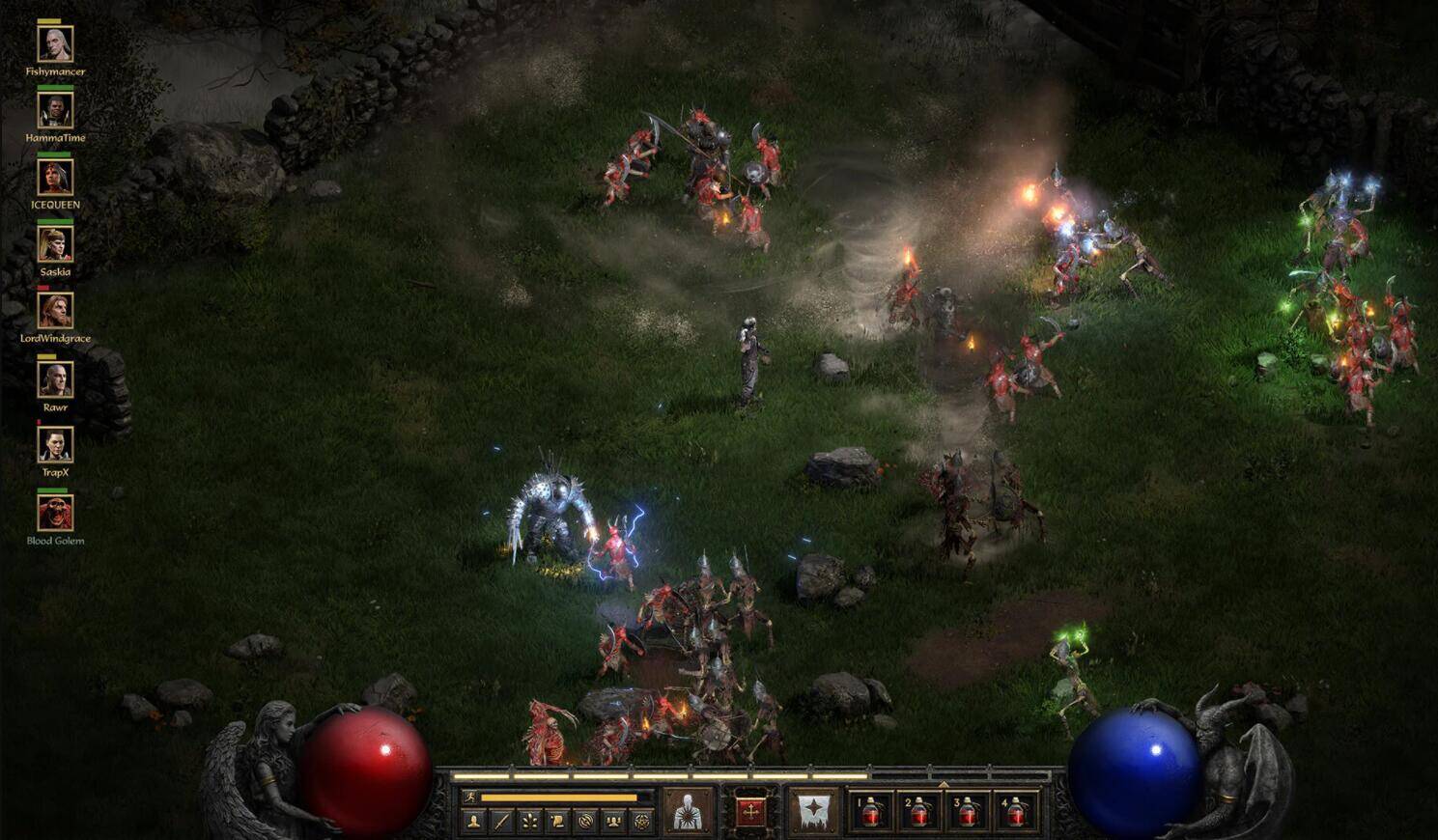Click the two-figures party icon
The width and height of the screenshot is (1438, 840).
click(x=613, y=822)
